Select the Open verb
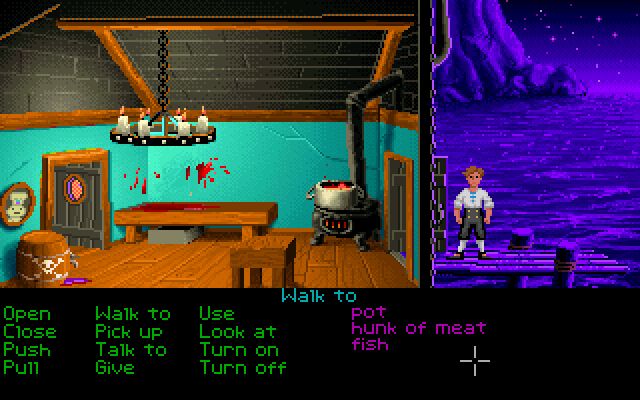 [x=26, y=314]
